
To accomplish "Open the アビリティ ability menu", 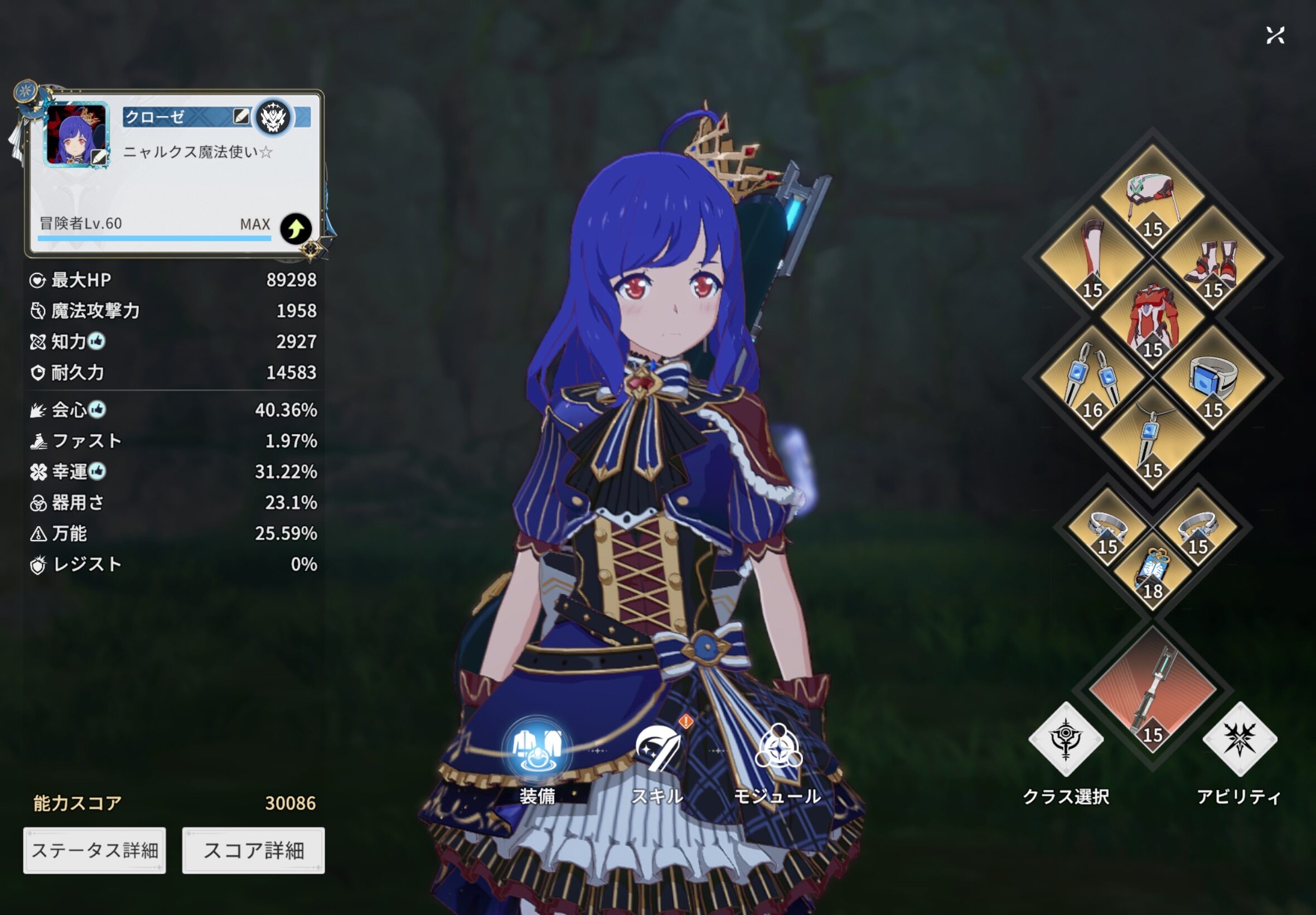I will click(1239, 740).
